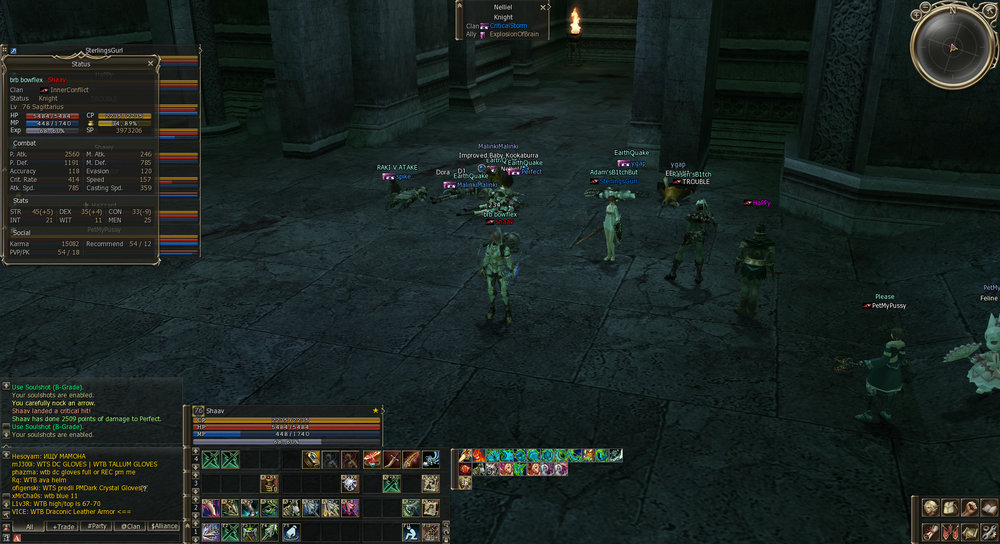This screenshot has width=1000, height=544.
Task: Target Nelliel's name in the target window
Action: pos(502,6)
